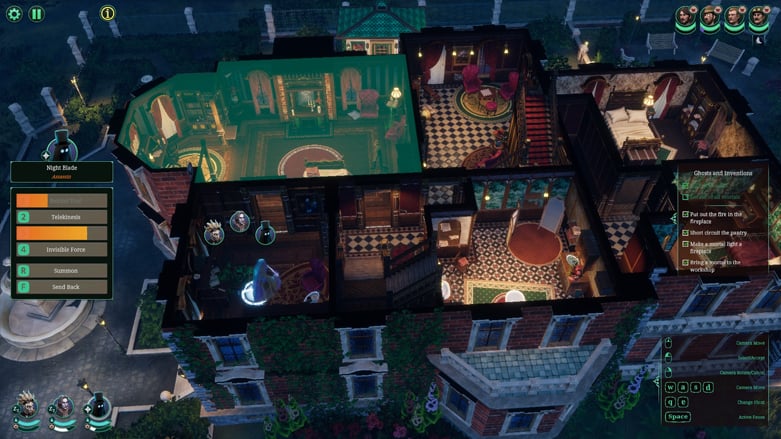Viewport: 781px width, 439px height.
Task: Select the long-haired woman ghost portrait
Action: (x=64, y=406)
